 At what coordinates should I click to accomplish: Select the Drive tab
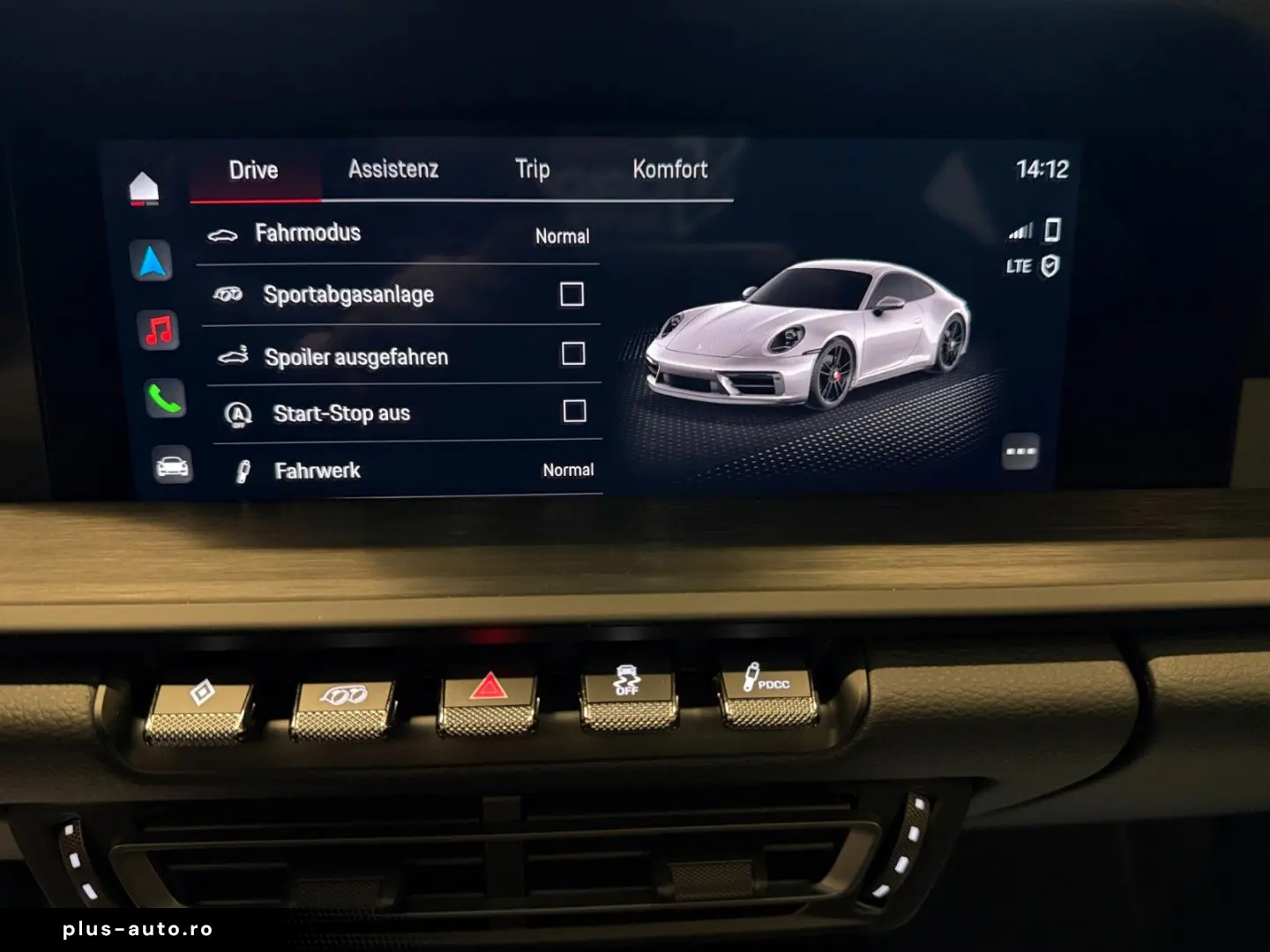pyautogui.click(x=254, y=169)
